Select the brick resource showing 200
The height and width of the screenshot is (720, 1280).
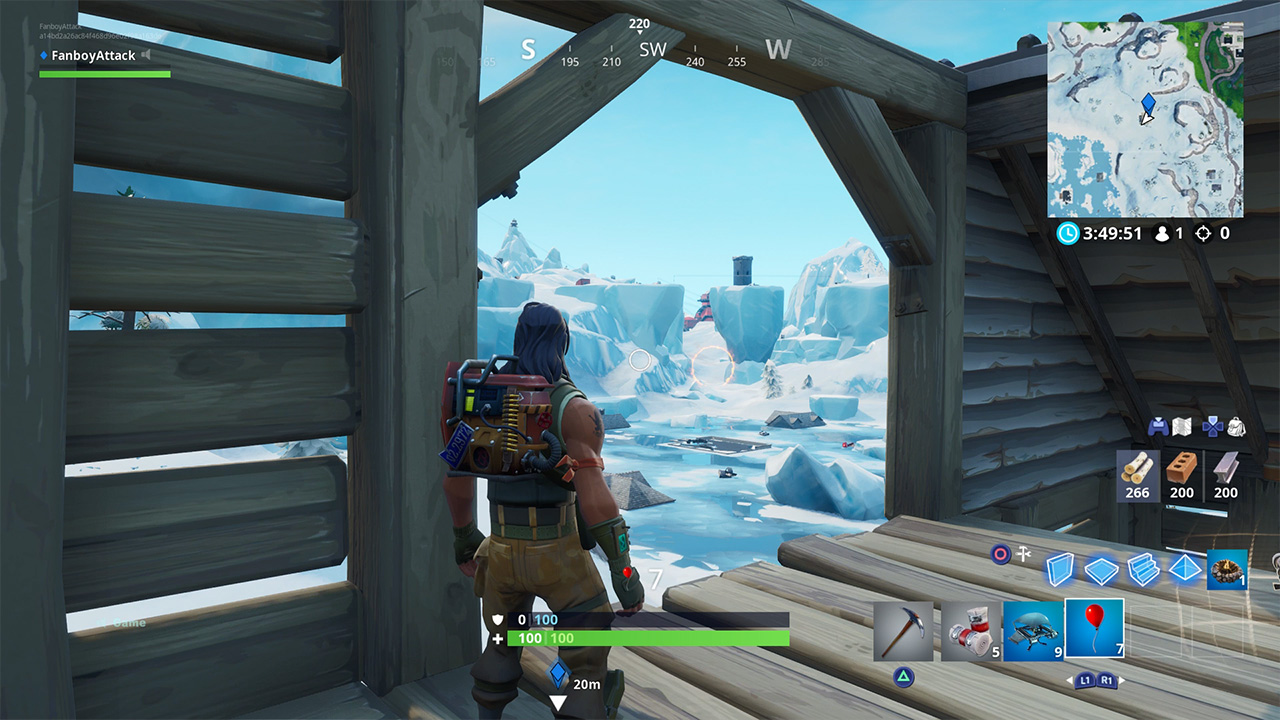[1181, 475]
